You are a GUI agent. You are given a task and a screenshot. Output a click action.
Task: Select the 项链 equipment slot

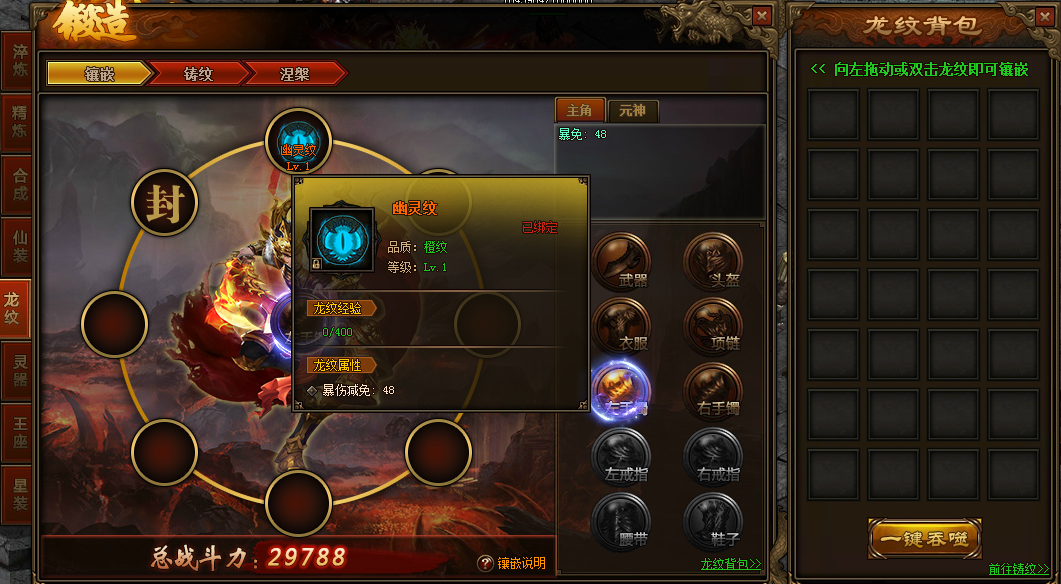pyautogui.click(x=713, y=326)
